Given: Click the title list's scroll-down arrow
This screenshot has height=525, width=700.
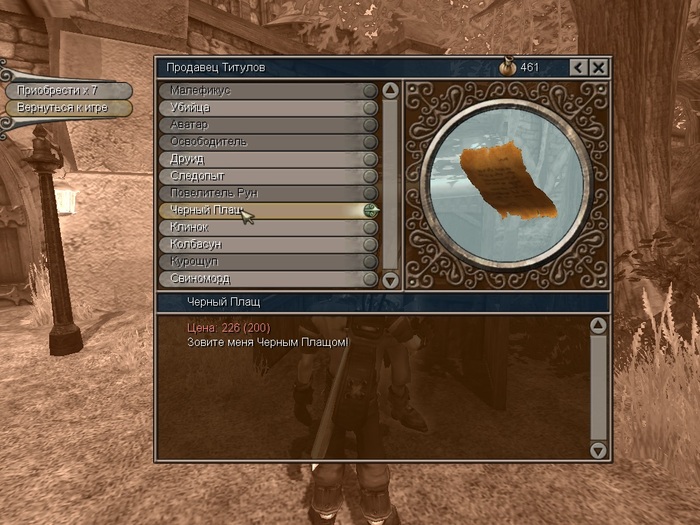Looking at the screenshot, I should click(390, 280).
